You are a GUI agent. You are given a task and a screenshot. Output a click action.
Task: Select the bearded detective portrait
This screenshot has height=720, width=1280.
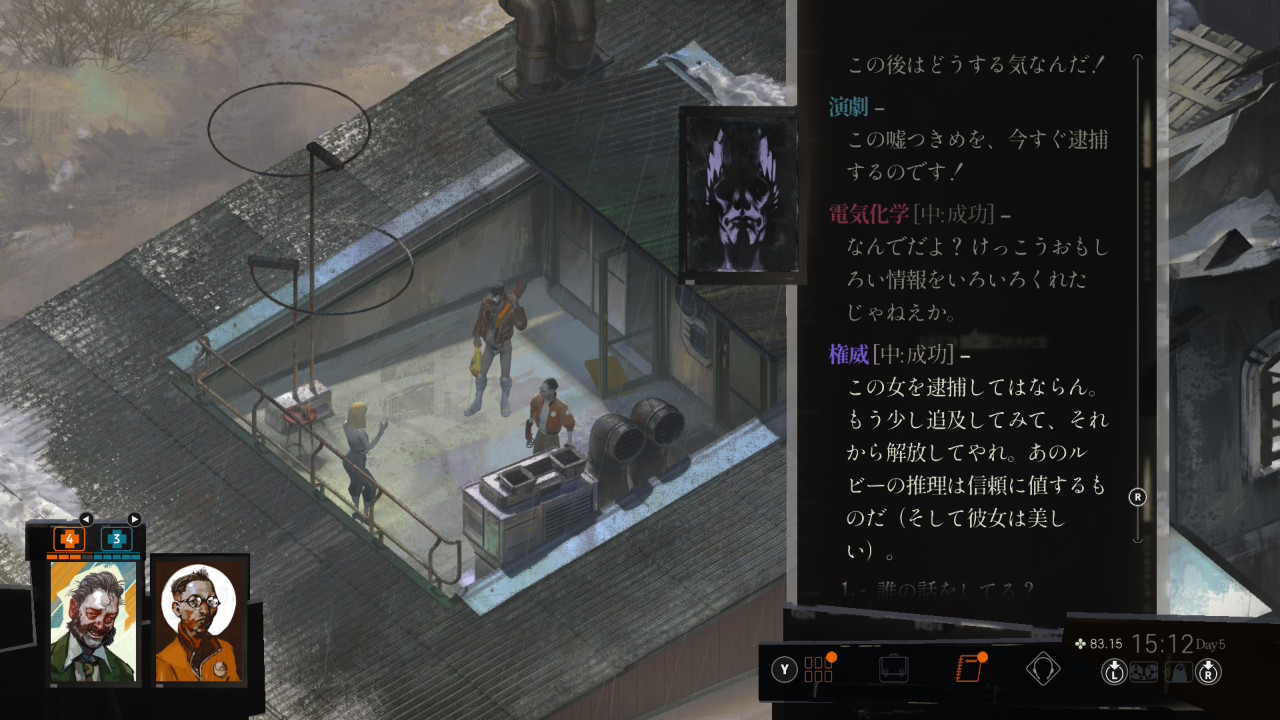coord(95,622)
